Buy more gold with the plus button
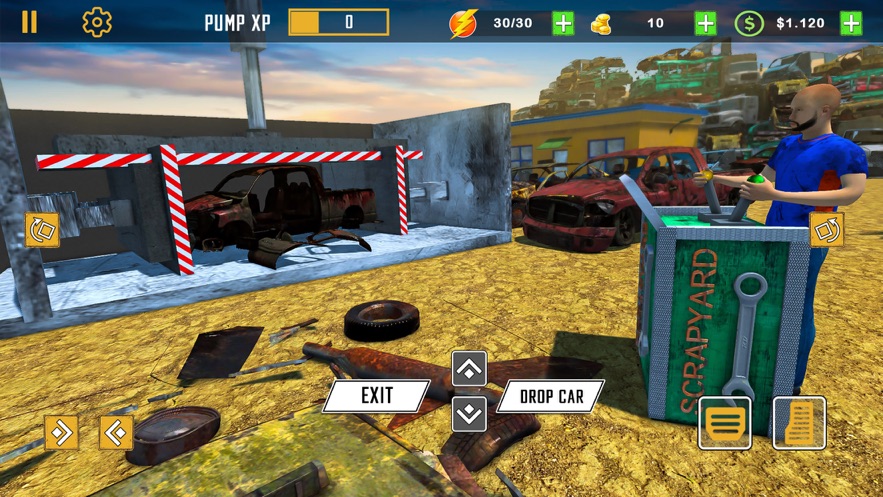 (706, 23)
